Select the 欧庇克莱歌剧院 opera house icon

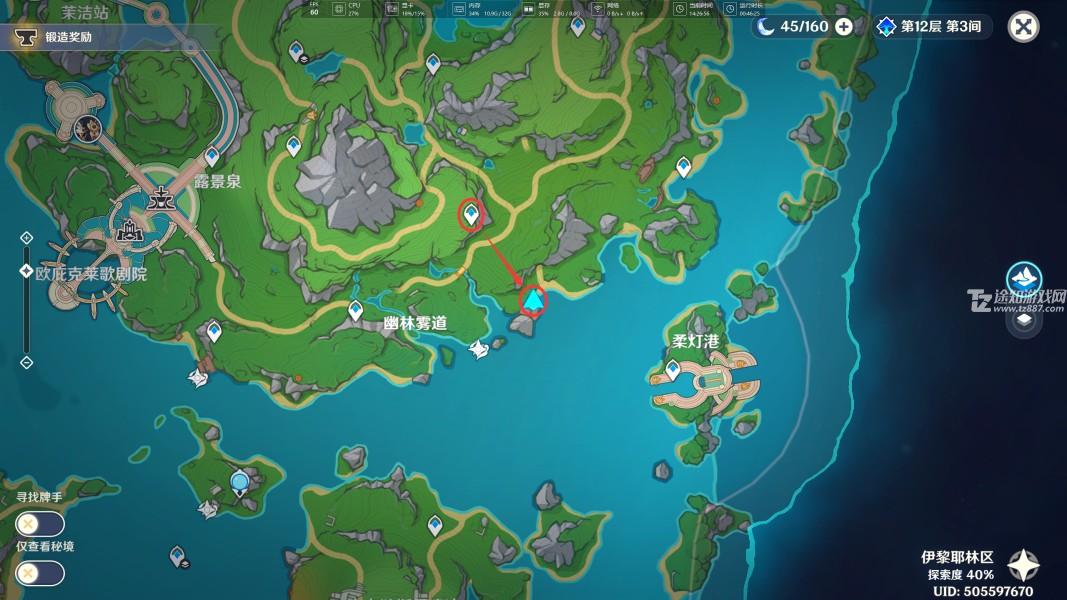click(x=129, y=231)
